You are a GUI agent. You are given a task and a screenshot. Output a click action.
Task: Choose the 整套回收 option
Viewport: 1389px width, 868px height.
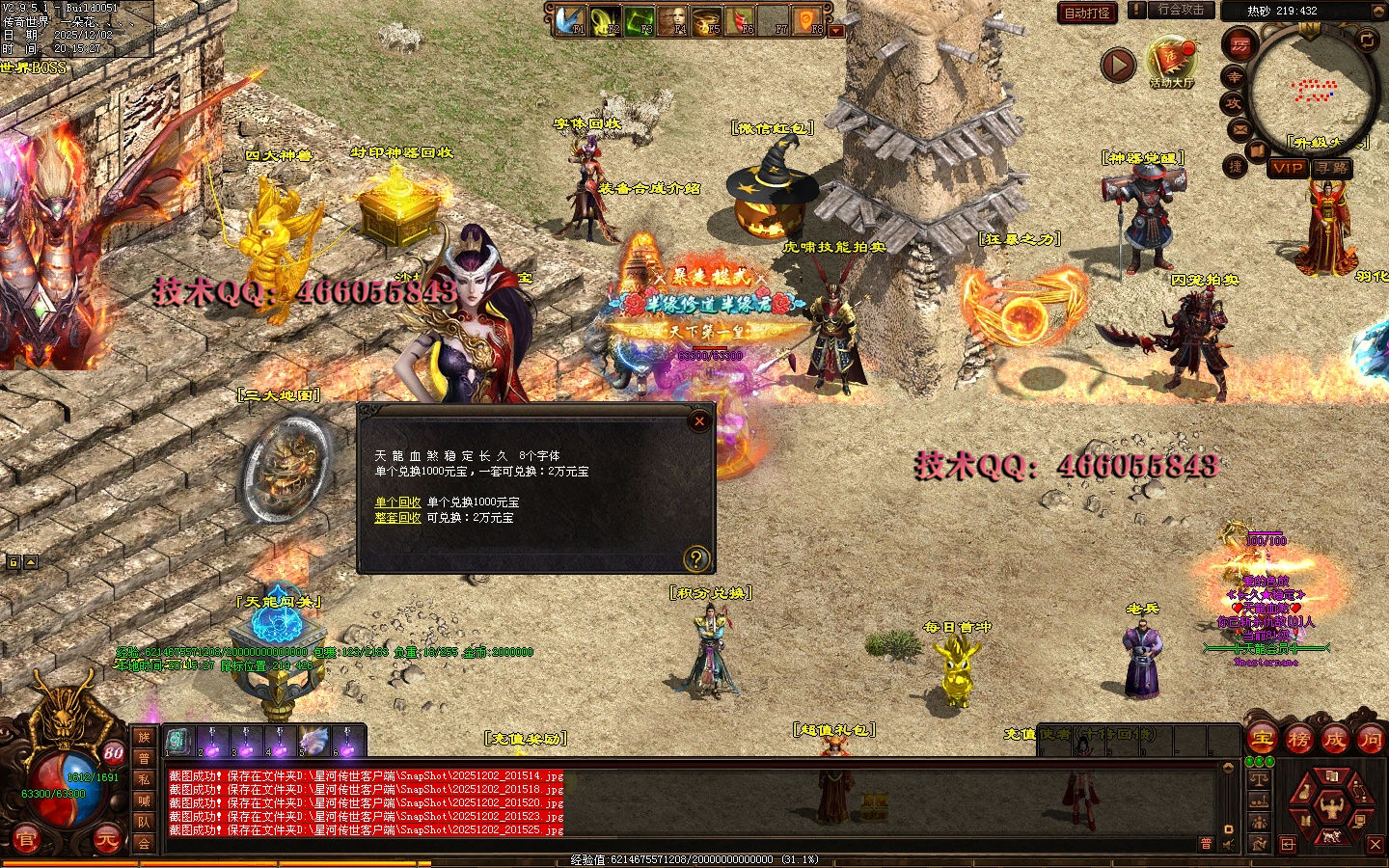[397, 518]
